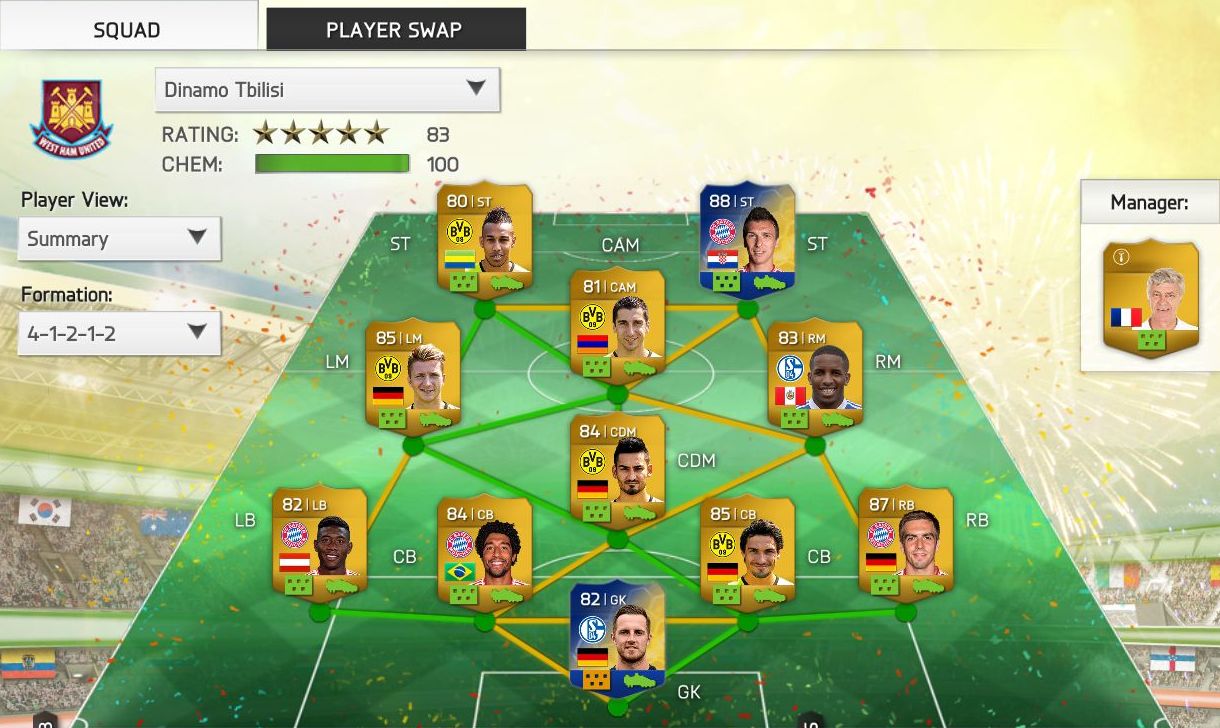Change the 4-1-2-1-2 formation dropdown
This screenshot has height=728, width=1220.
click(119, 333)
